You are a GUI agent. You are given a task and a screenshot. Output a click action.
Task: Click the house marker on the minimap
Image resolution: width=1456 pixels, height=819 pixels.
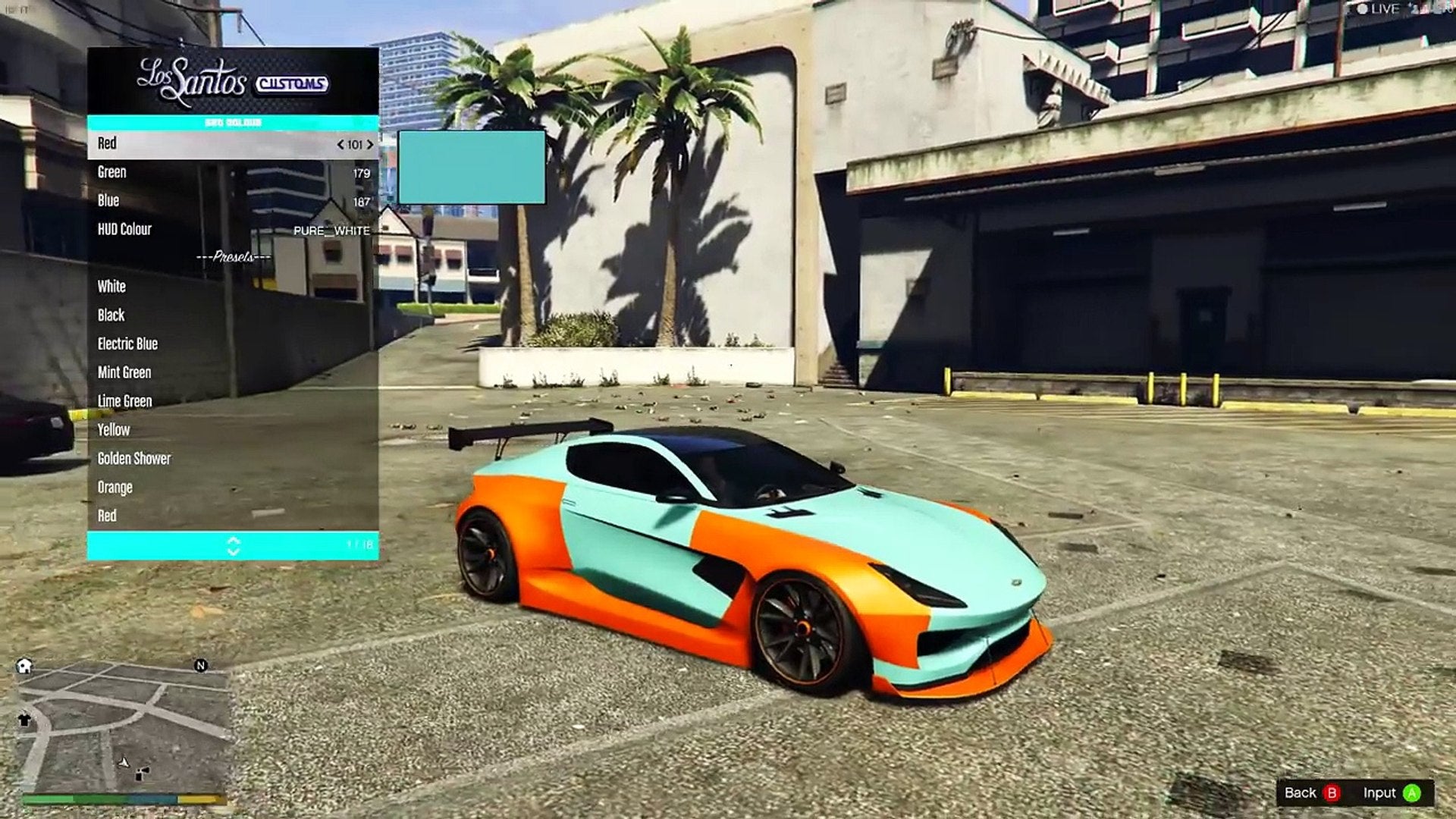pos(24,667)
